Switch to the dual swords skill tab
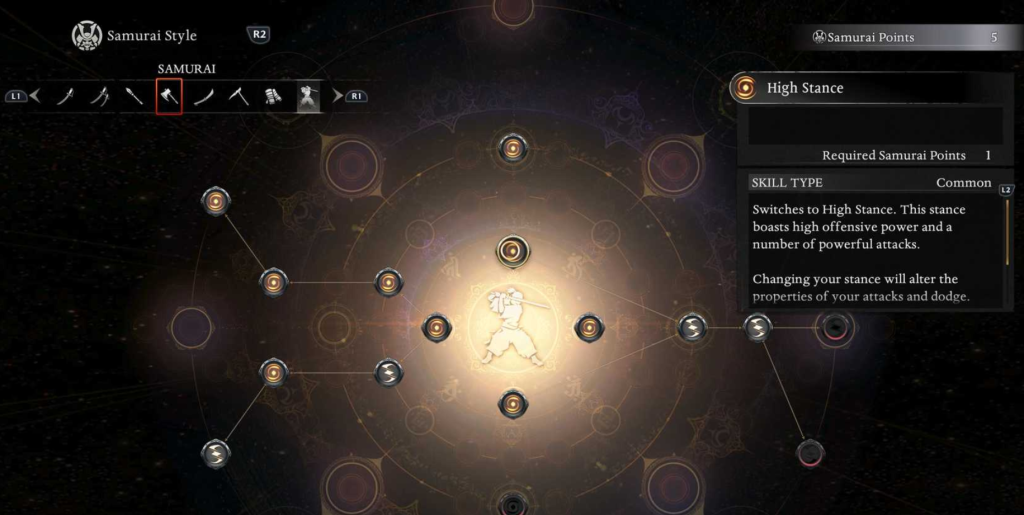1024x515 pixels. (100, 97)
